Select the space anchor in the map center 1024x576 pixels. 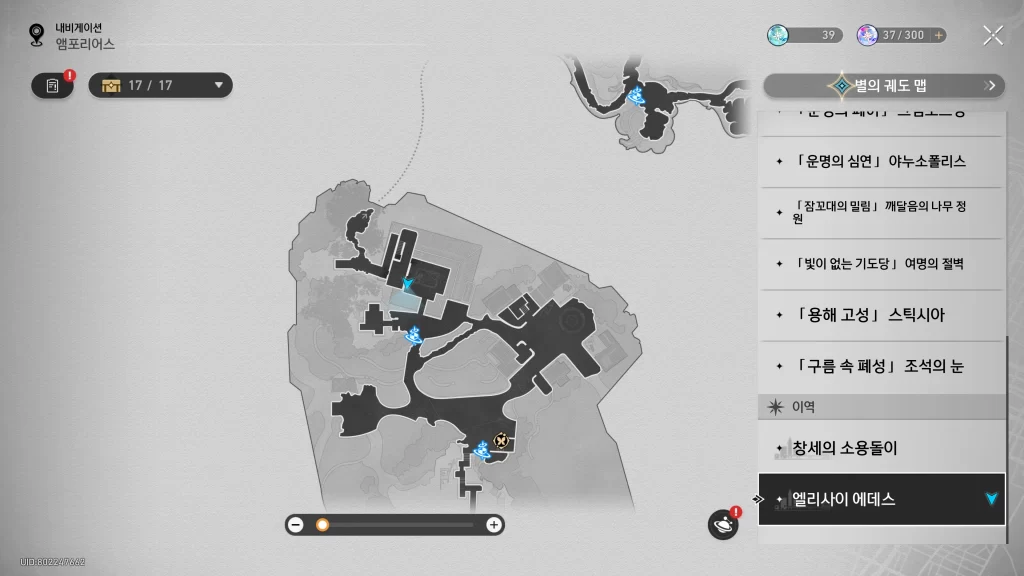[x=412, y=335]
